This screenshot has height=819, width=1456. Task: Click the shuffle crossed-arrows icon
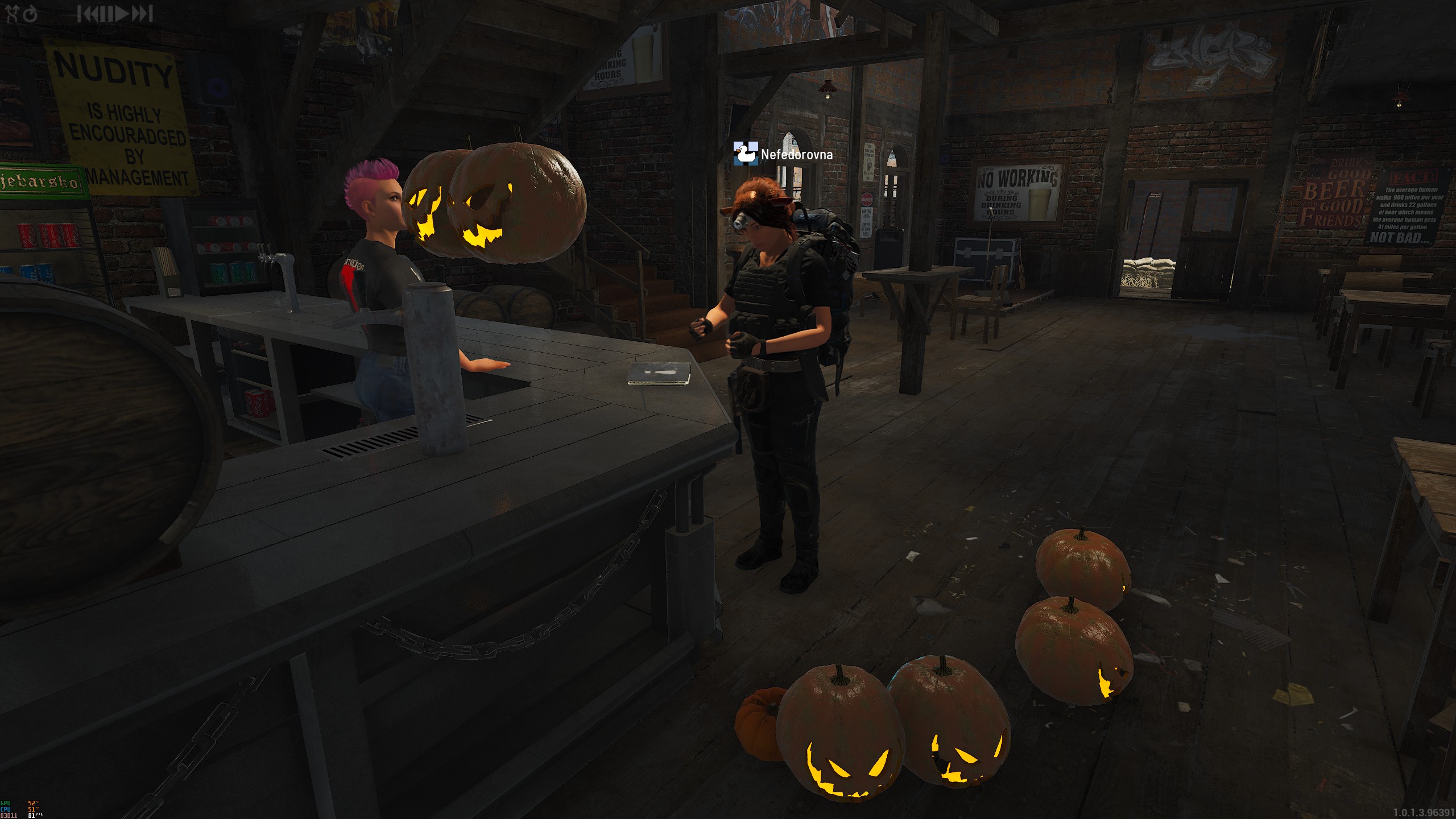click(x=11, y=14)
